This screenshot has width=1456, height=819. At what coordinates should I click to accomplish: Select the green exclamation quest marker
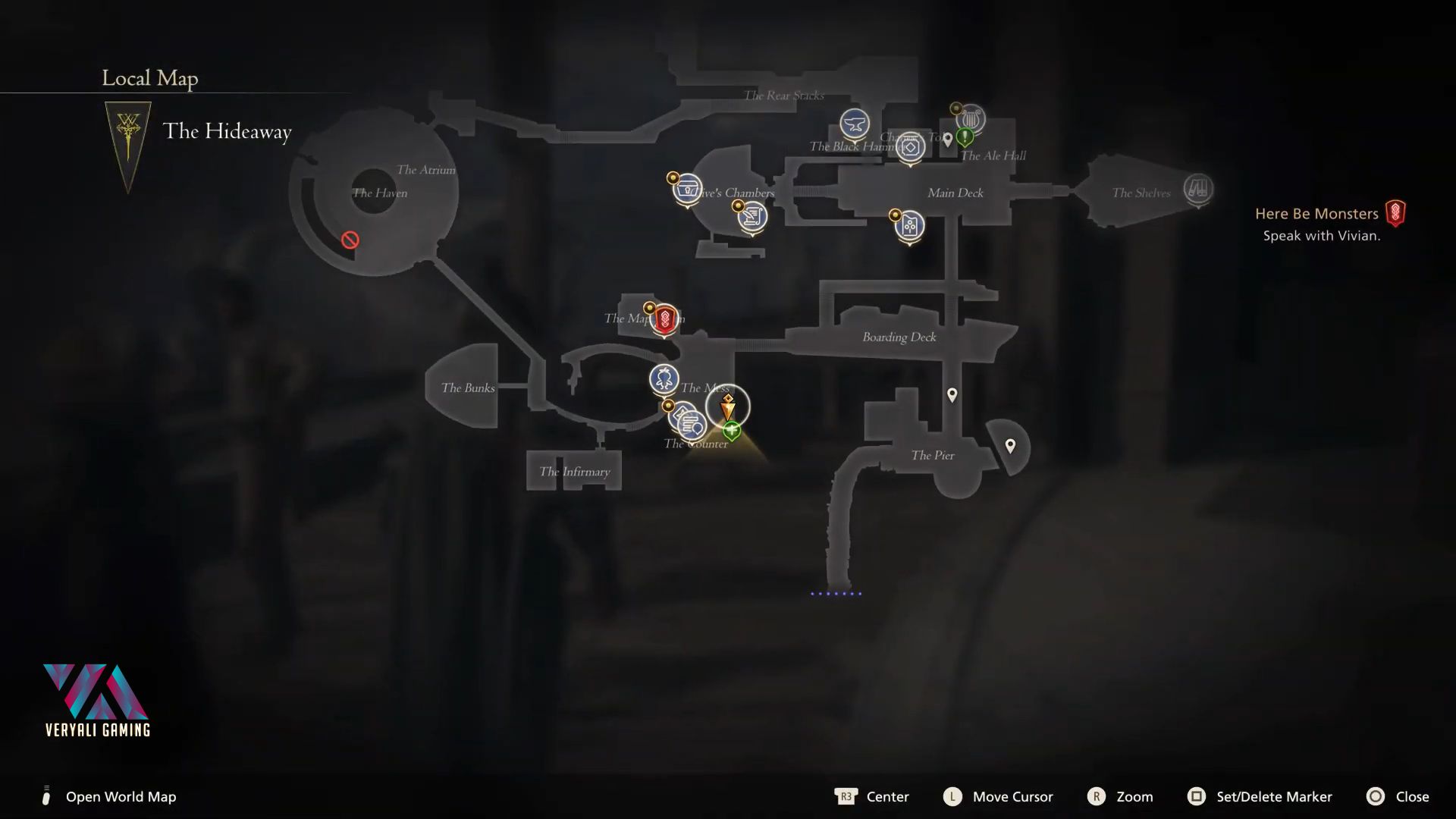[965, 137]
